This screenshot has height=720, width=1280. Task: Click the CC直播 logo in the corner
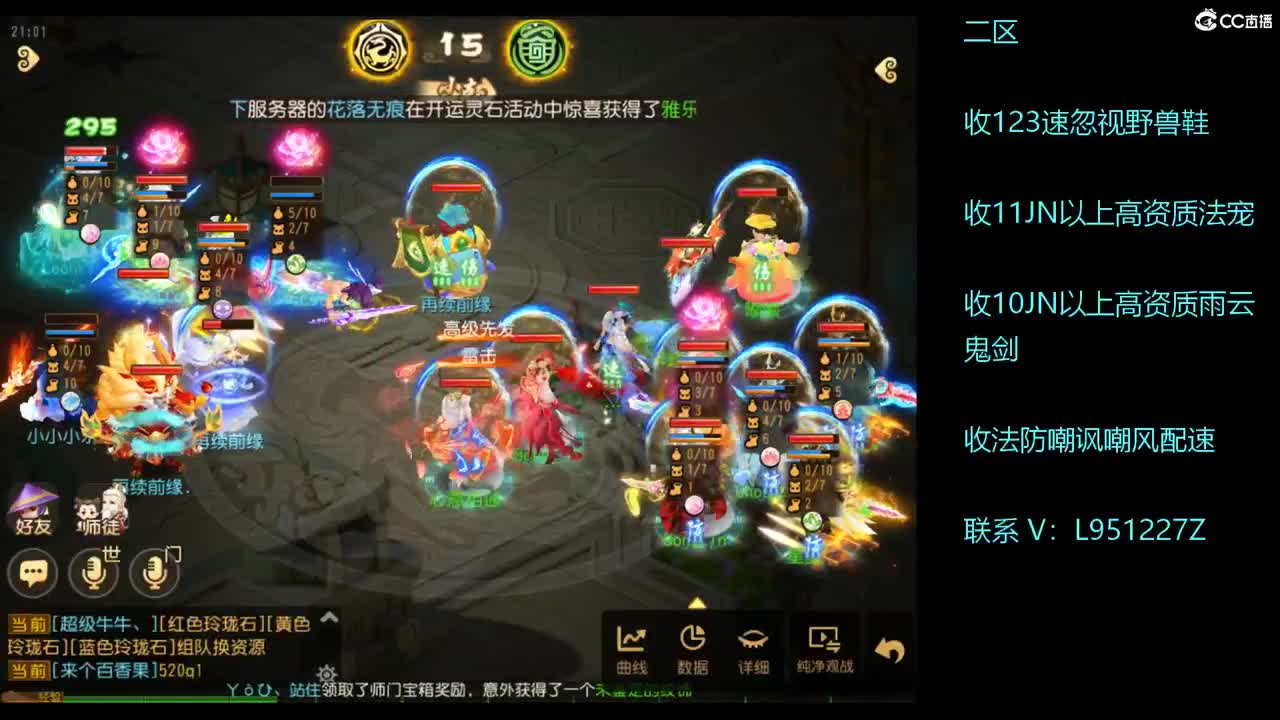[1232, 17]
